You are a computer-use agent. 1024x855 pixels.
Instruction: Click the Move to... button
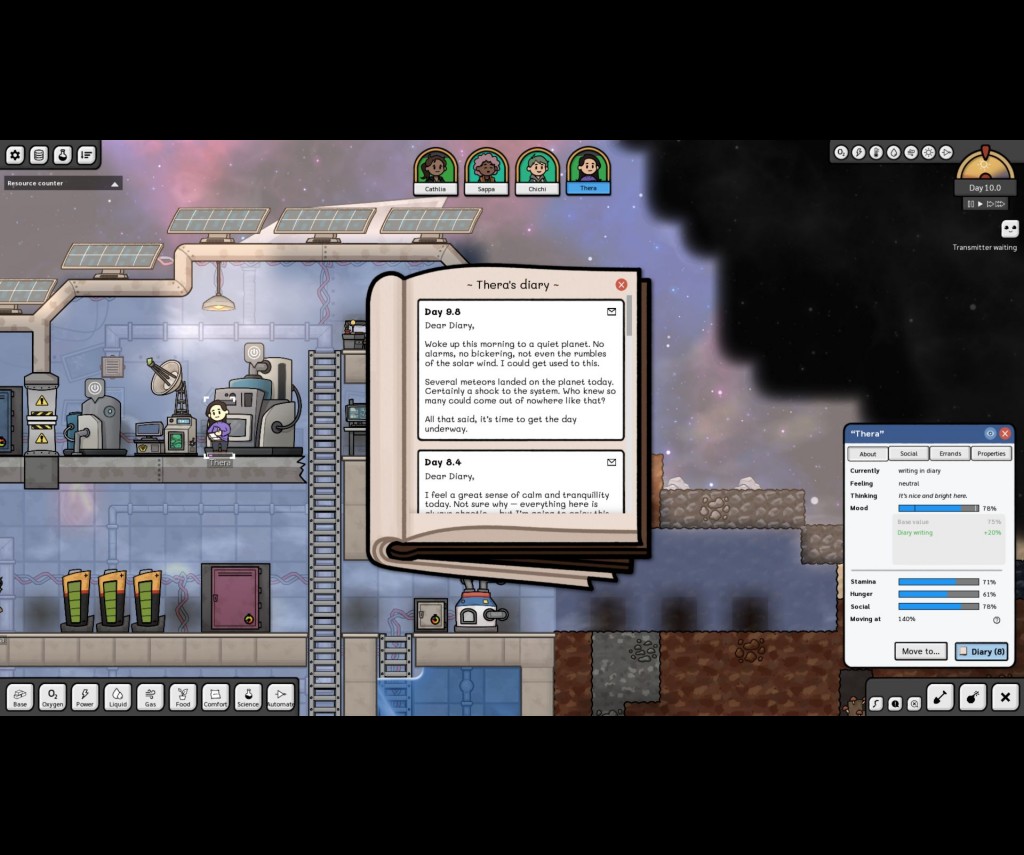(920, 651)
